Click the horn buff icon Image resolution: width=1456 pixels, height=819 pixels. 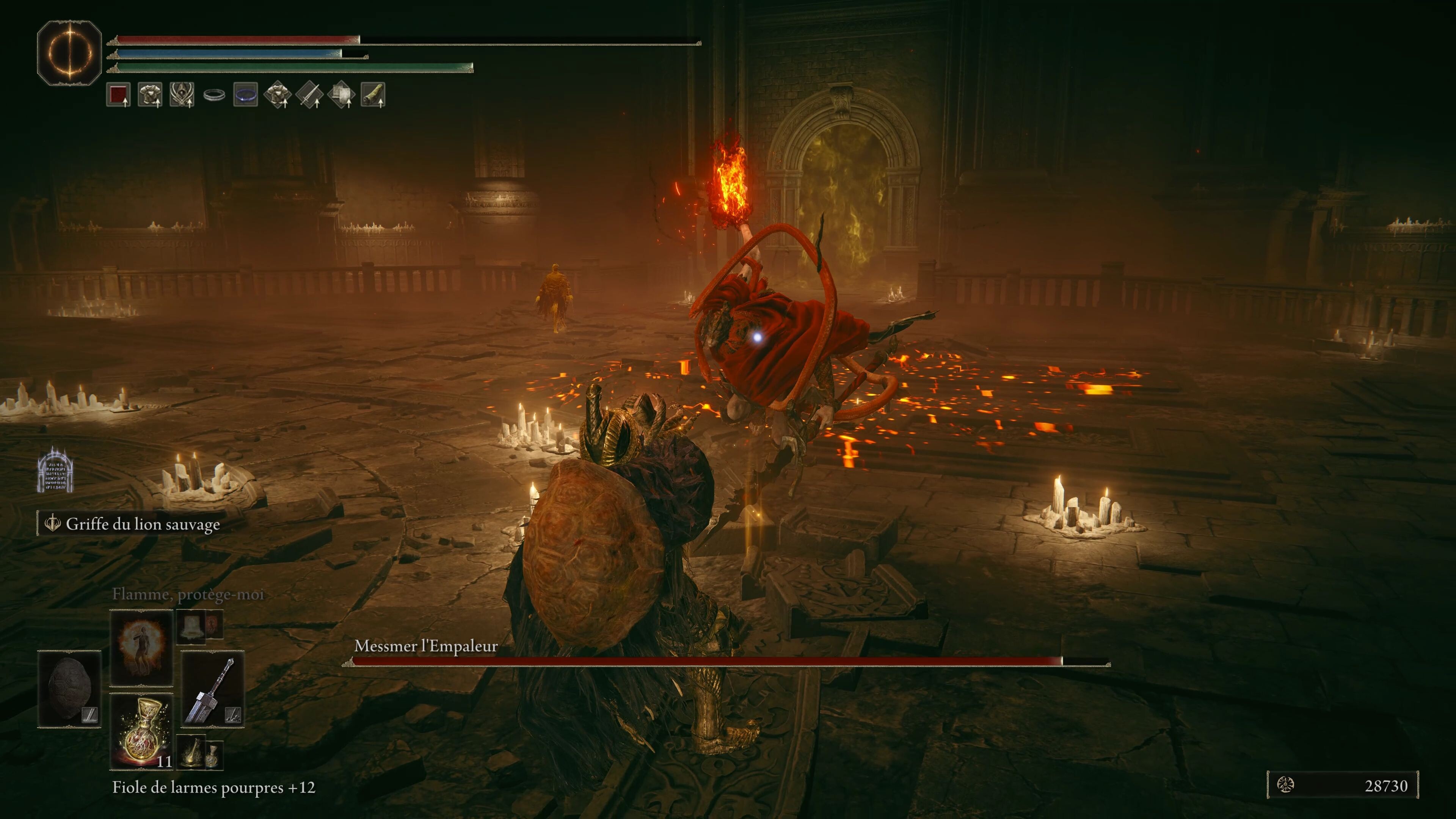click(x=373, y=95)
